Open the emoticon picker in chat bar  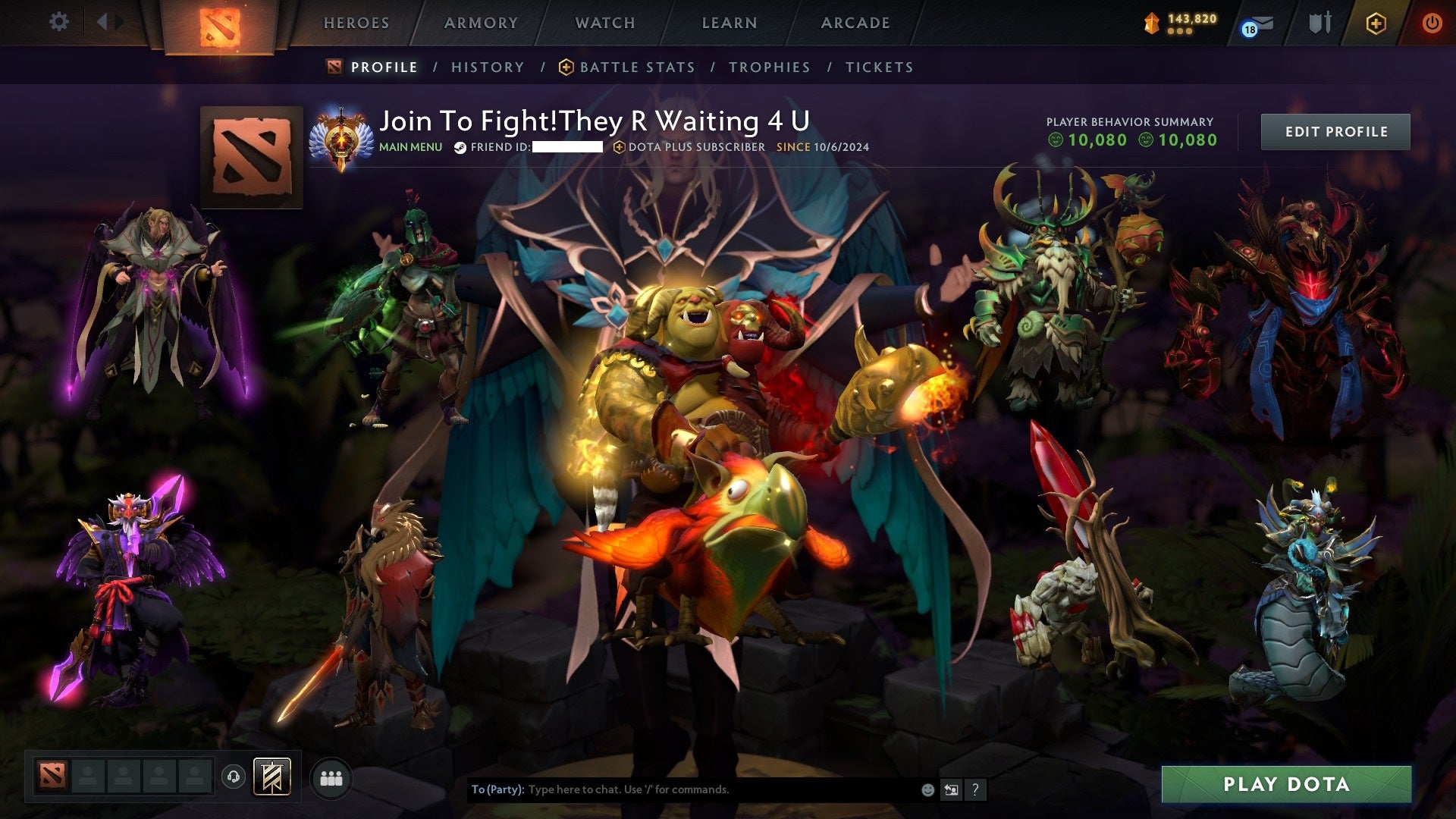[x=927, y=789]
